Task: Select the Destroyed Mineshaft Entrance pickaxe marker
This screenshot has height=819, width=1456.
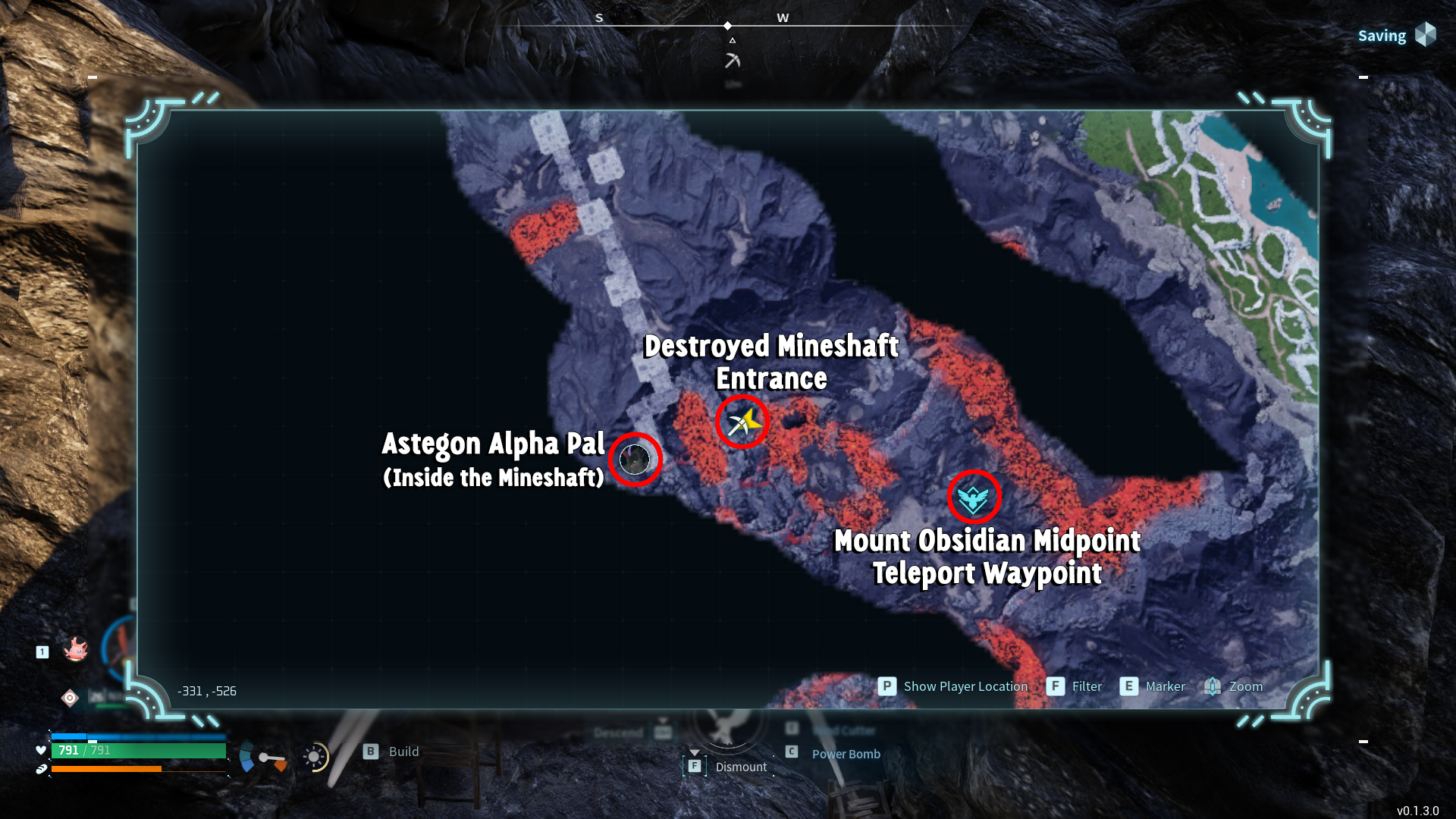Action: click(742, 422)
